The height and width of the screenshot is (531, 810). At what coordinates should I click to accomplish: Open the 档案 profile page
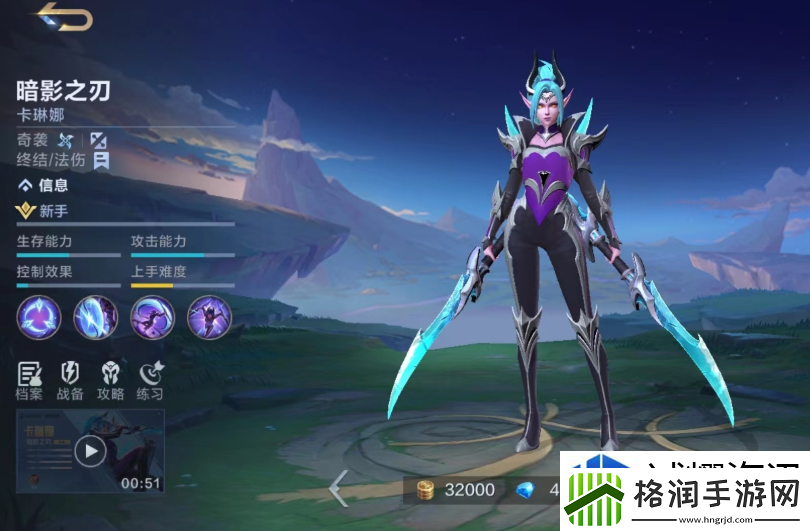(x=29, y=380)
